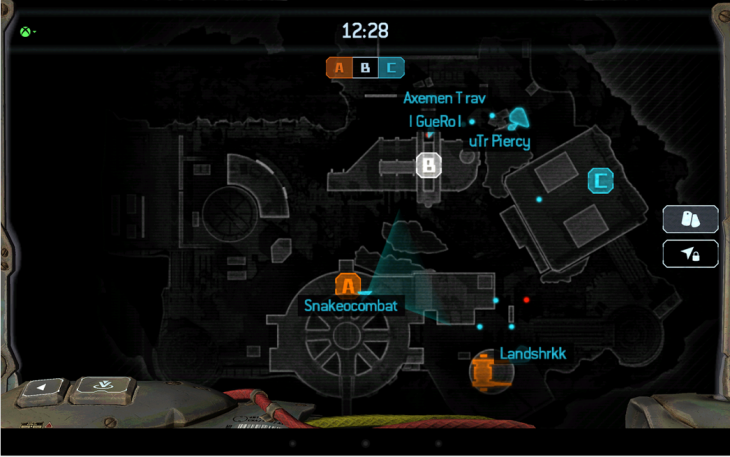Select the white hardpoint B map marker

point(429,164)
